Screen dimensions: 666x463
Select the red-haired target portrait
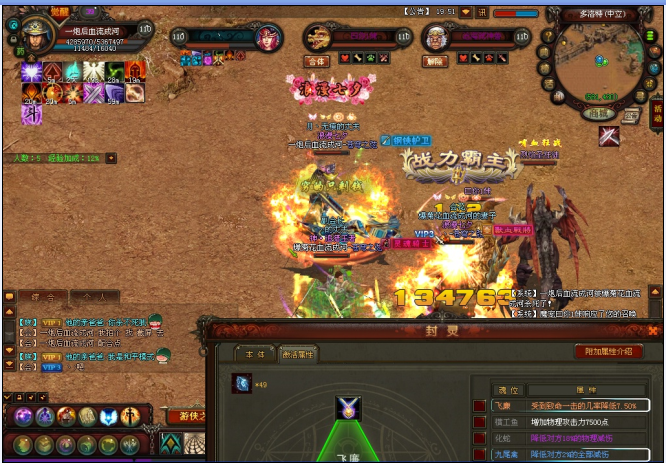pos(268,38)
